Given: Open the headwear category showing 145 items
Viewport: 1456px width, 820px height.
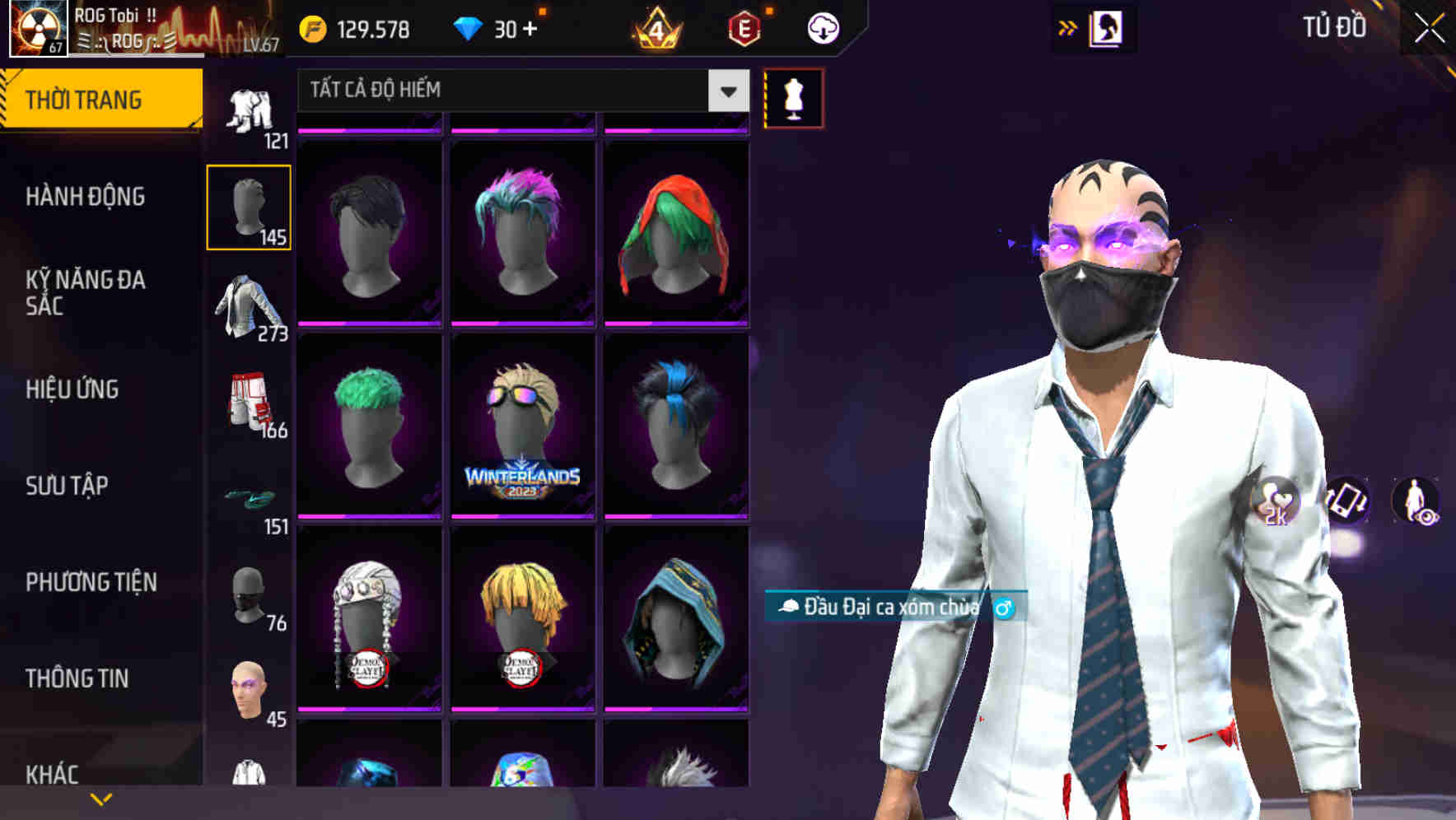Looking at the screenshot, I should pyautogui.click(x=250, y=206).
